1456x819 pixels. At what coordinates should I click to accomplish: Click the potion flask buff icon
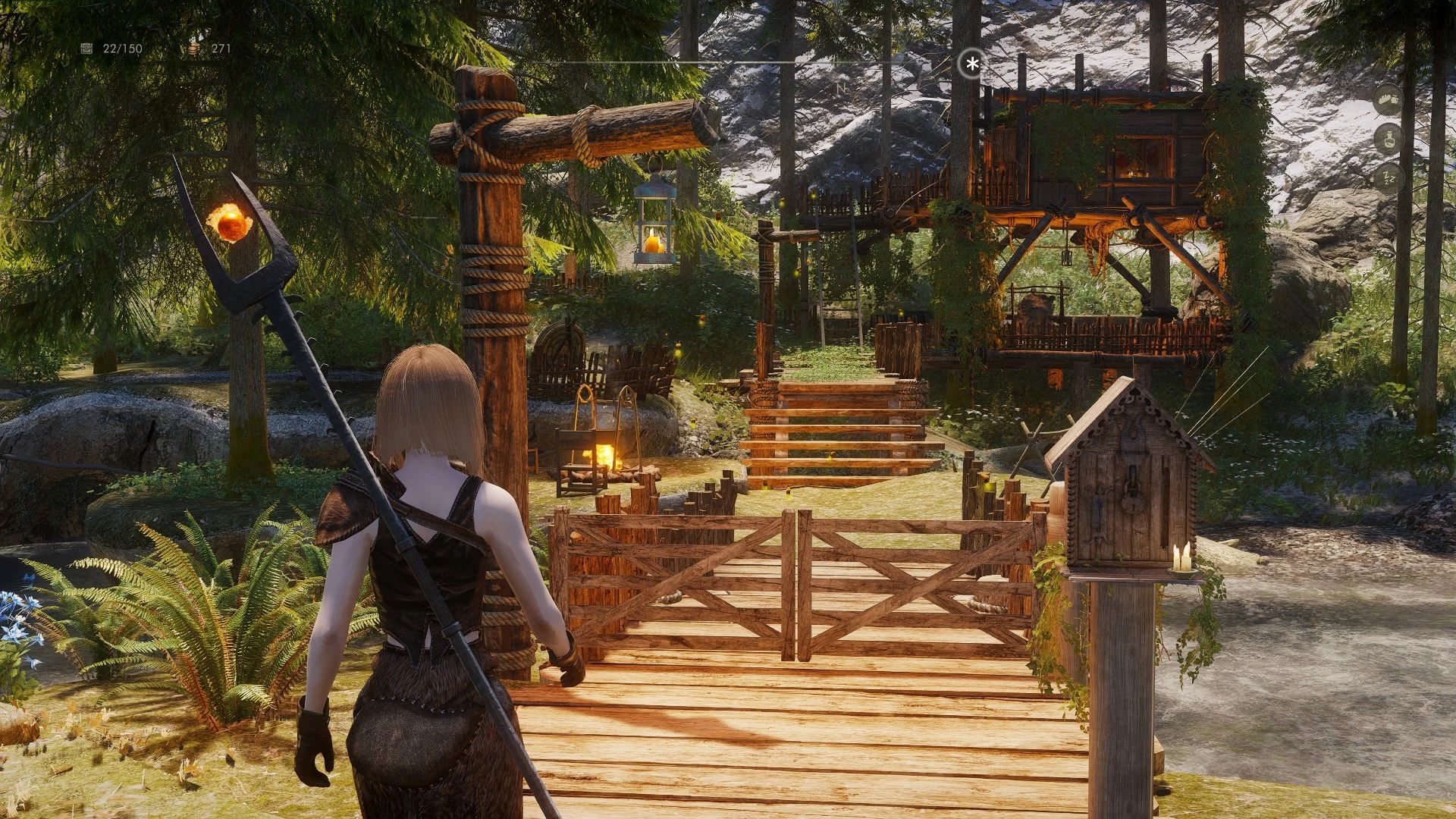1389,139
